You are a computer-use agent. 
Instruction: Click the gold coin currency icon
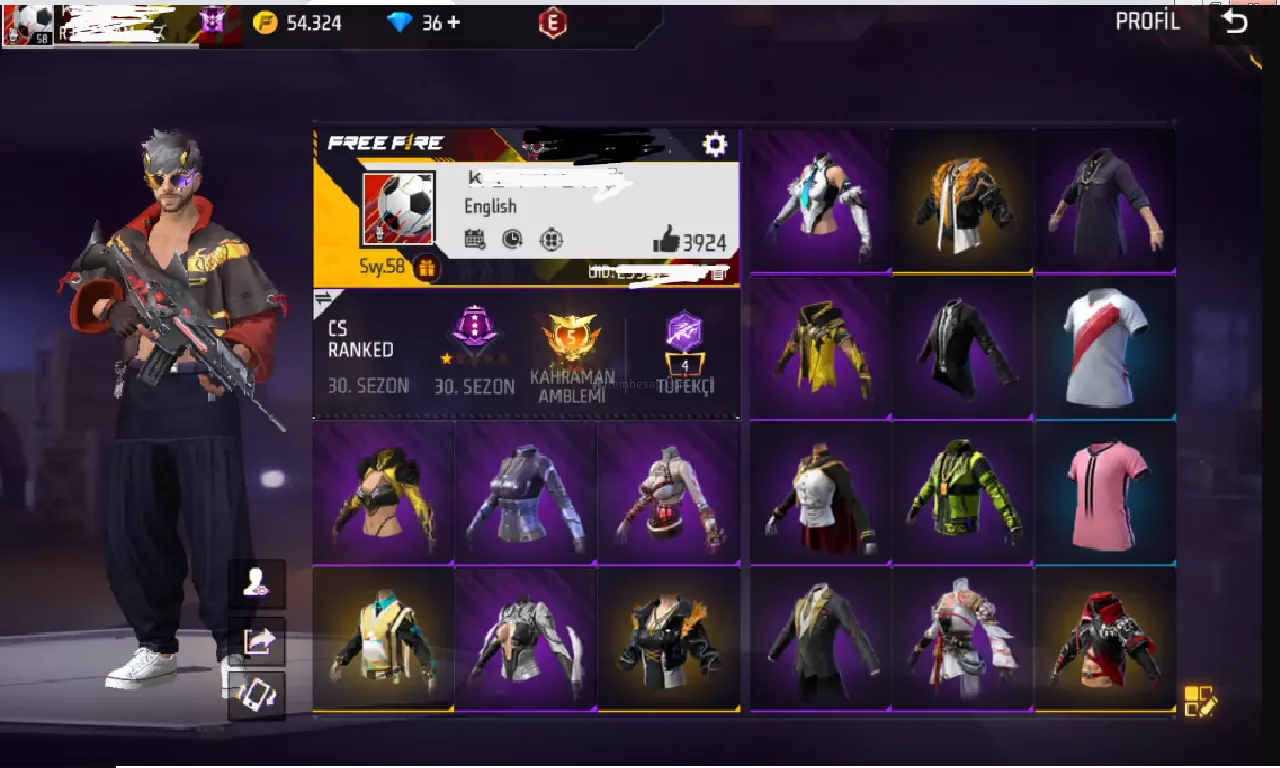(265, 22)
